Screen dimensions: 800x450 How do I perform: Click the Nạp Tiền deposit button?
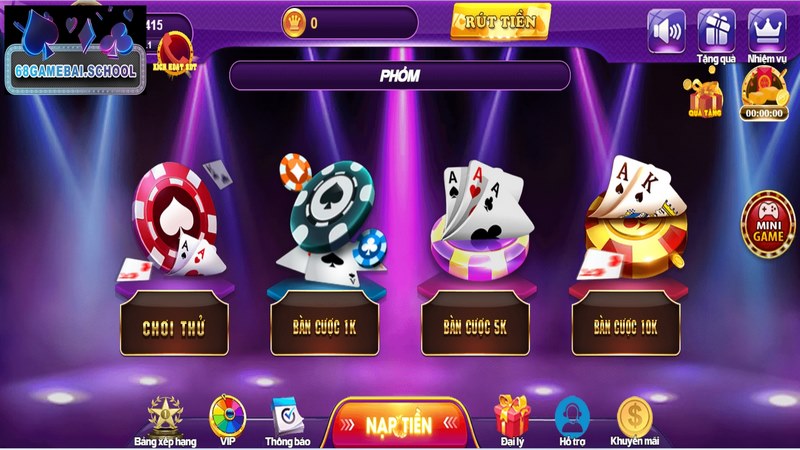click(x=398, y=424)
